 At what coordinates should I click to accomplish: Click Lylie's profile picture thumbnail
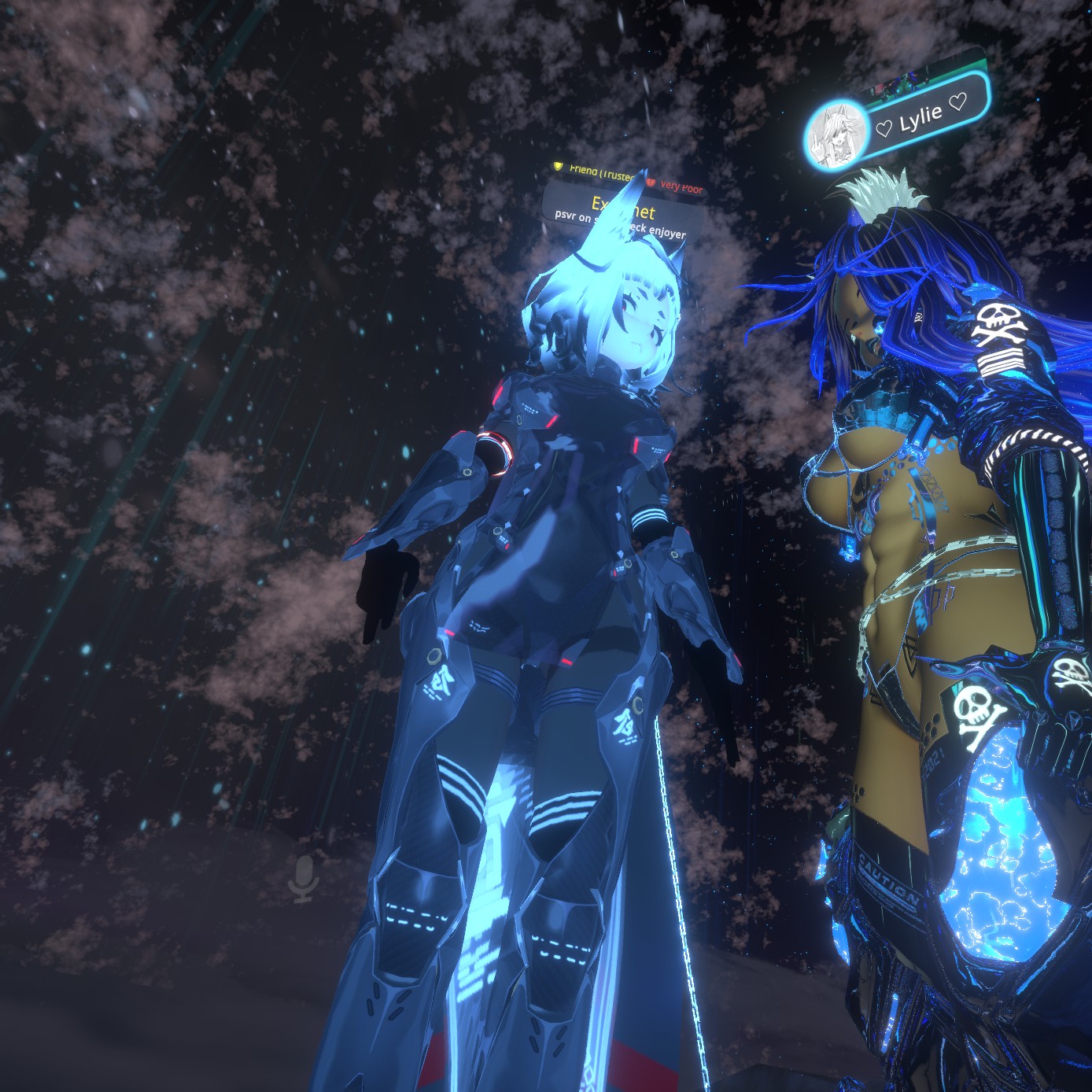tap(837, 135)
